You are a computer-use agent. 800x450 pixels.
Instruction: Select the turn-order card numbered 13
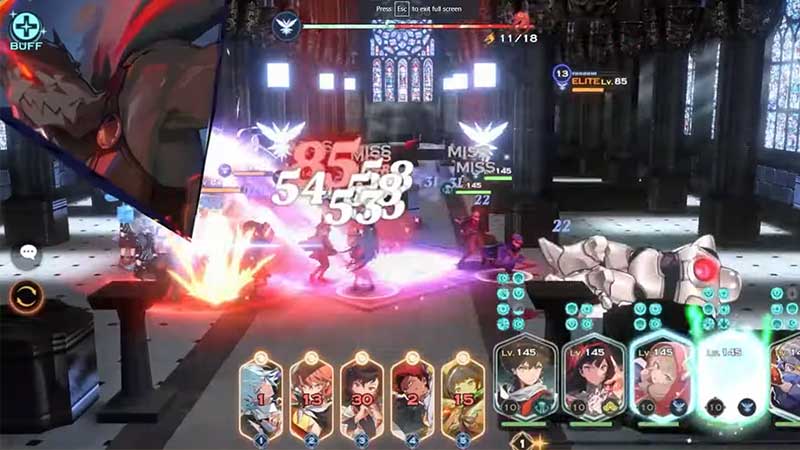tap(312, 397)
